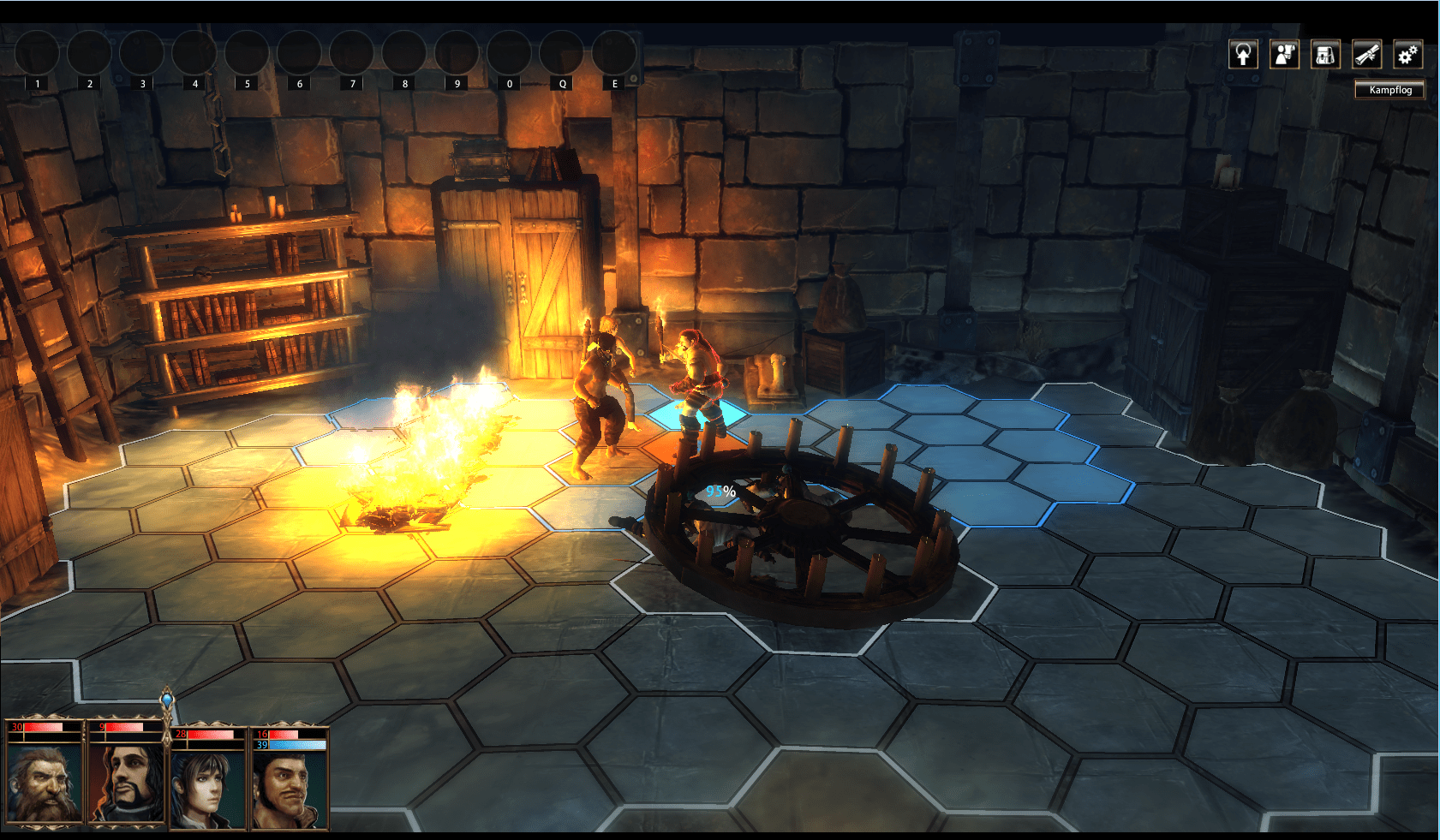The width and height of the screenshot is (1440, 840).
Task: Select the long-haired goateed man portrait
Action: coord(128,783)
